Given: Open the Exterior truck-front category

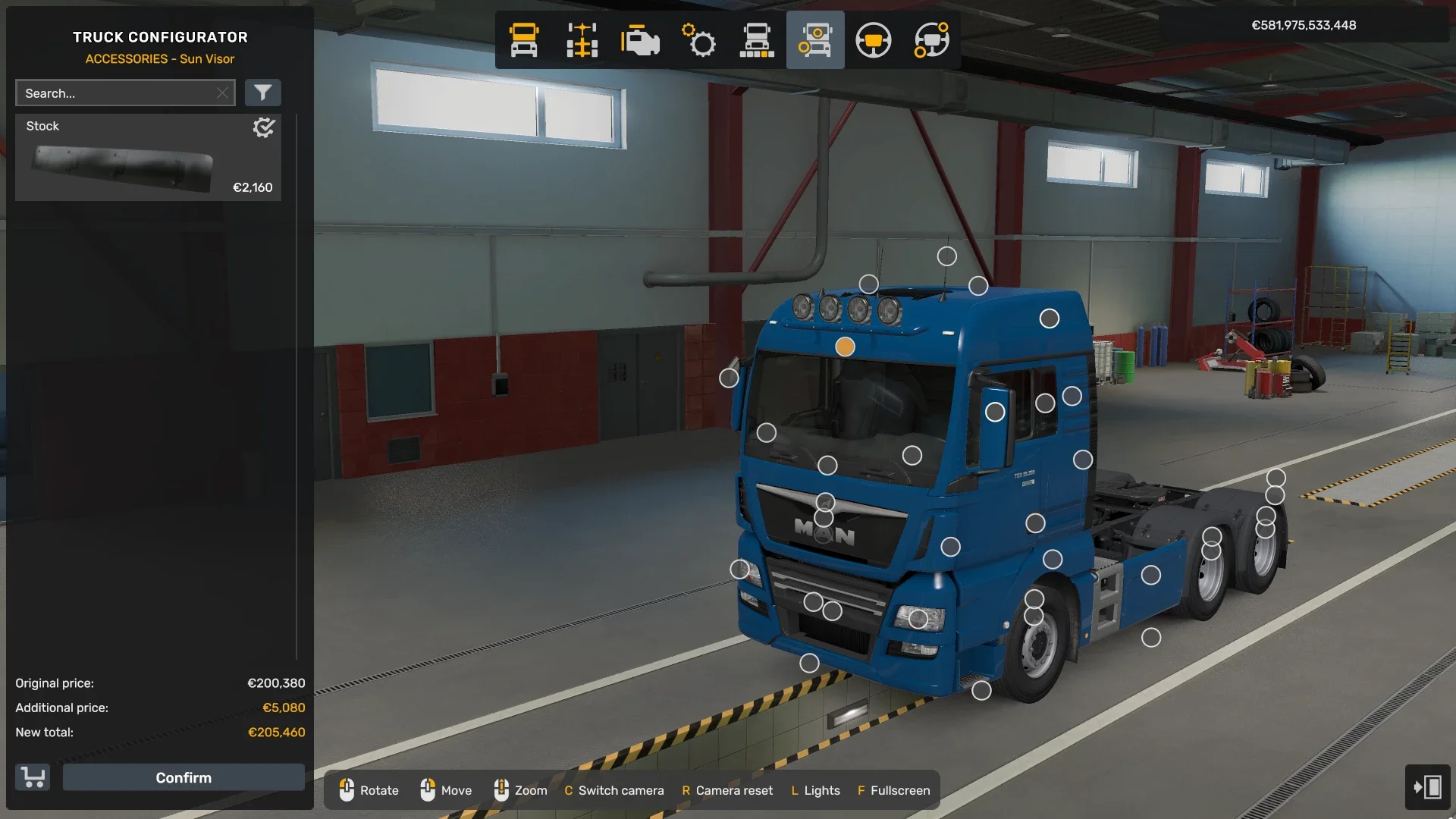Looking at the screenshot, I should [757, 39].
